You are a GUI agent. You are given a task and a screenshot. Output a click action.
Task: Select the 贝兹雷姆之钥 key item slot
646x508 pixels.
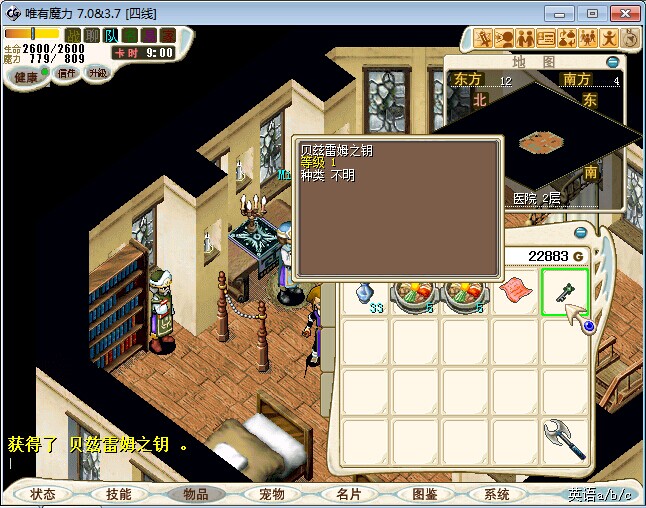(x=565, y=293)
